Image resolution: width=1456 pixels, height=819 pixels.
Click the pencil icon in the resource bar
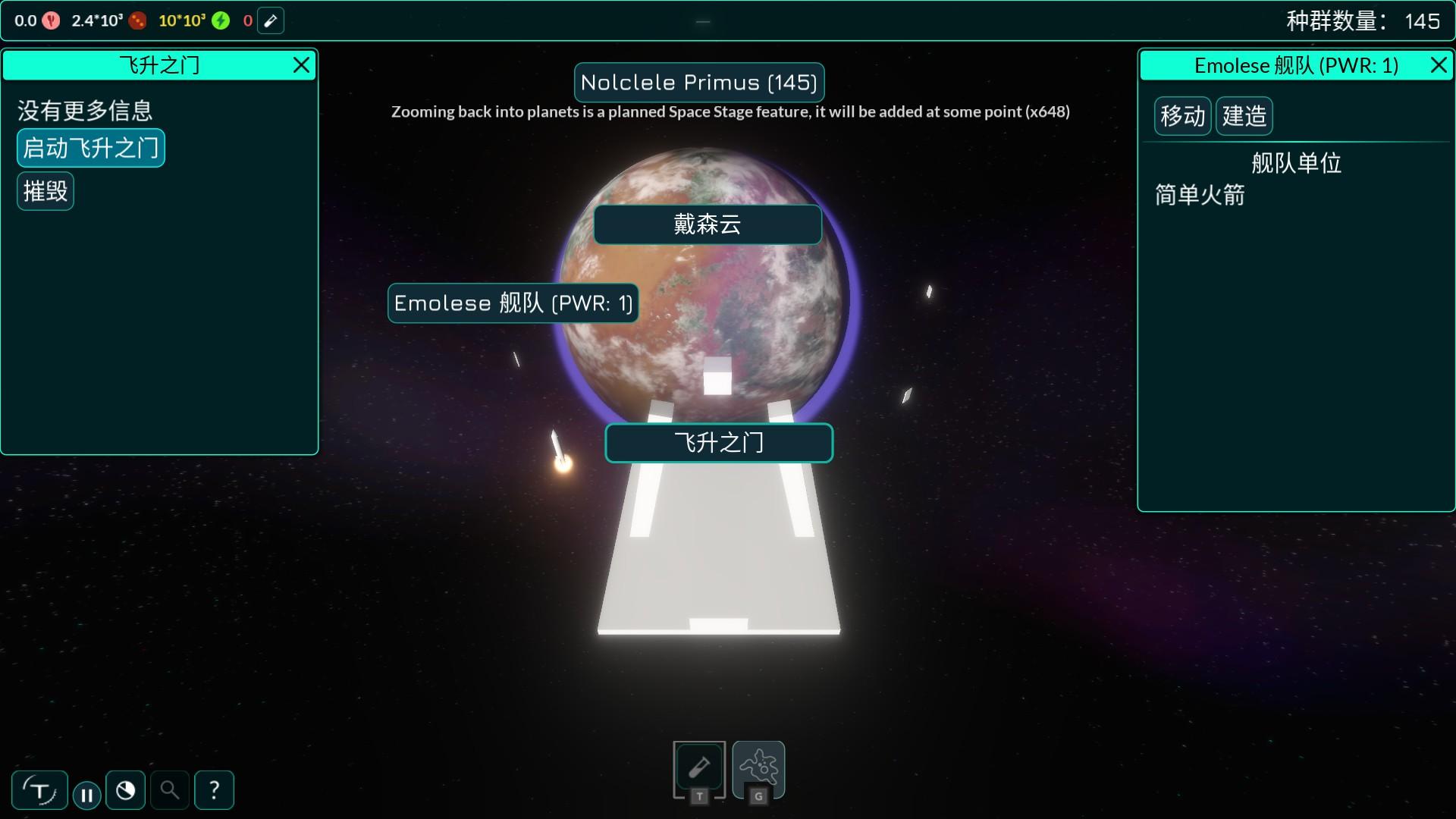tap(271, 21)
